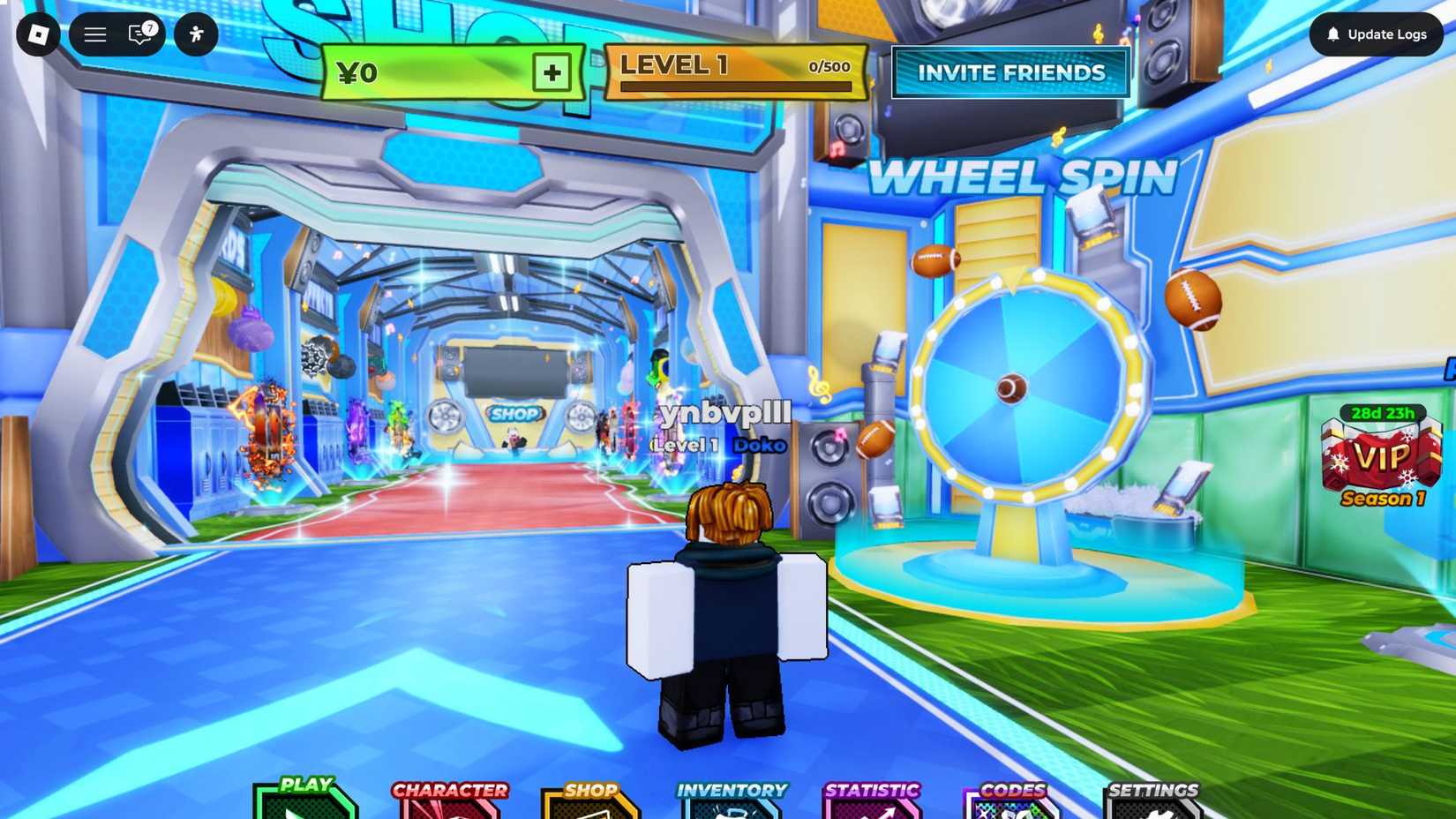Open the Update Logs panel
1456x819 pixels.
pyautogui.click(x=1377, y=34)
